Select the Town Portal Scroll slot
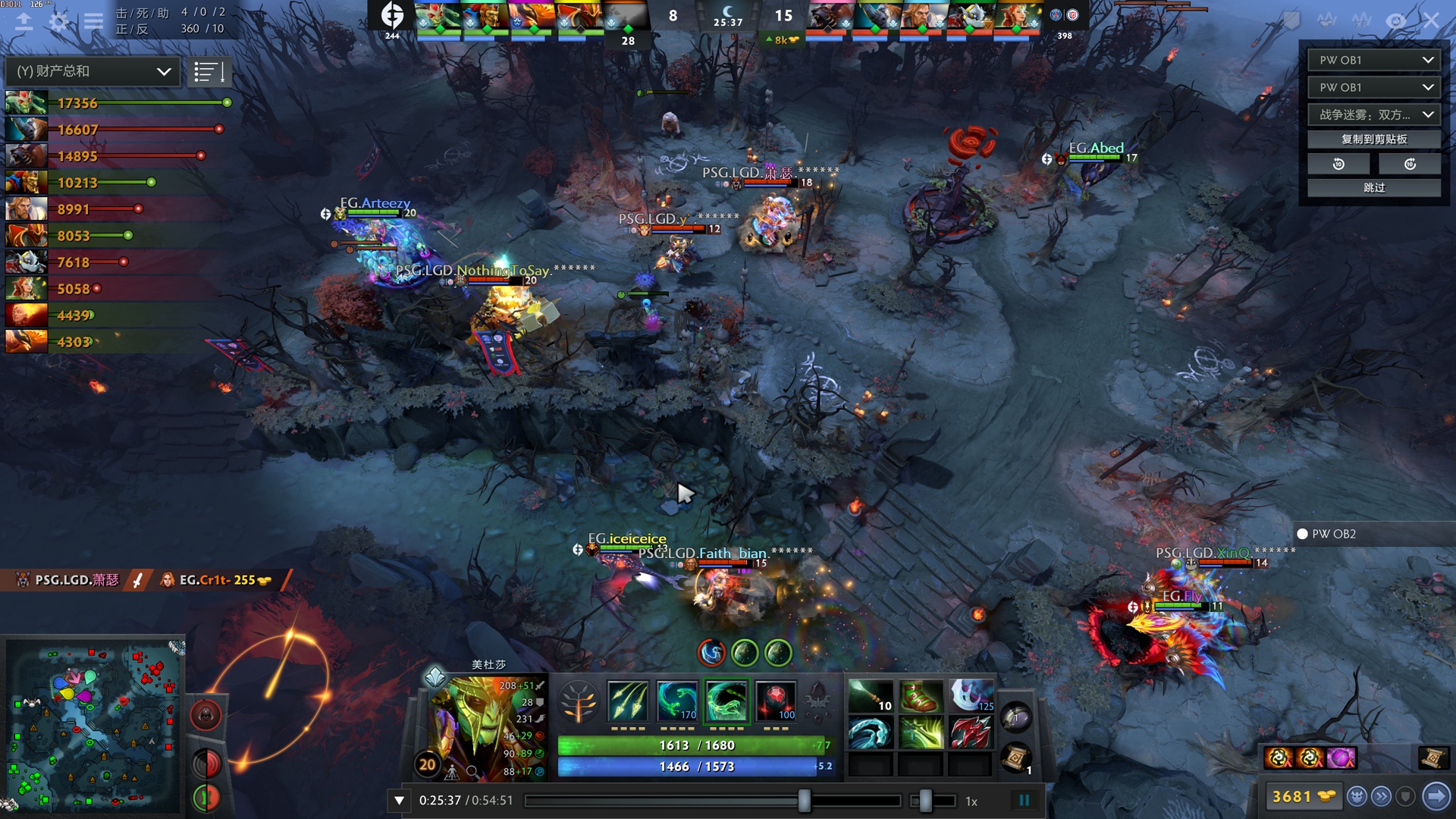This screenshot has height=819, width=1456. click(1016, 758)
